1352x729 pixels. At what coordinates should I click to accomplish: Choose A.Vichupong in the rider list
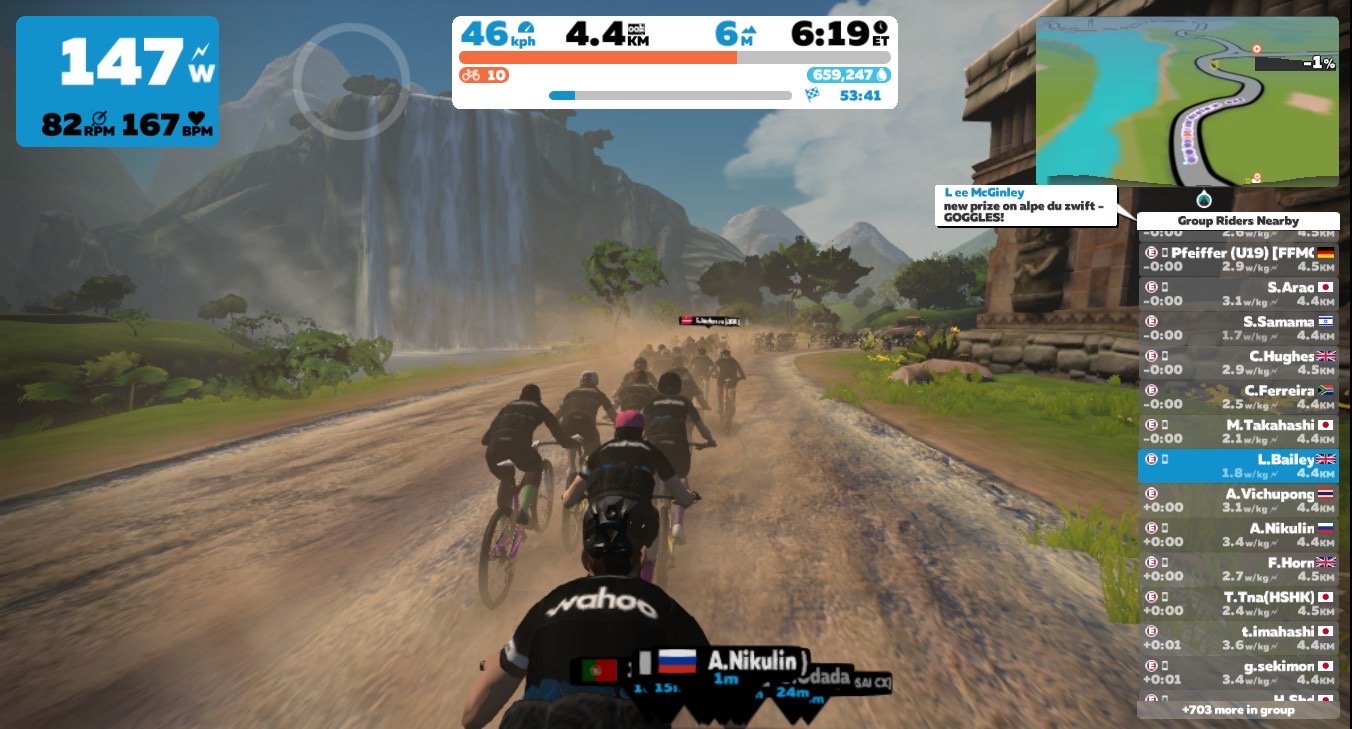(1238, 500)
